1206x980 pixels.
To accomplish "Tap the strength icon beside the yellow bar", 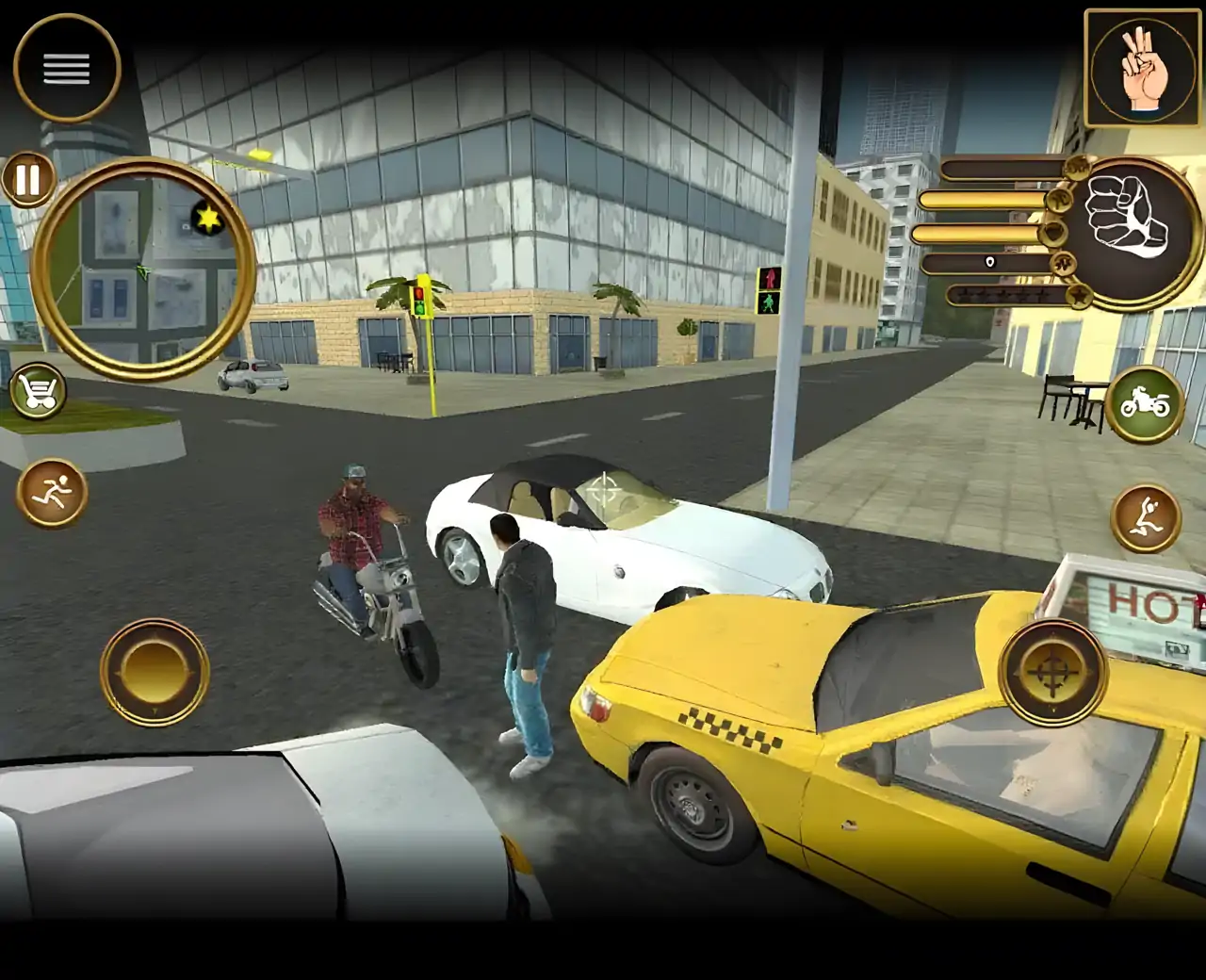I will [x=1062, y=201].
